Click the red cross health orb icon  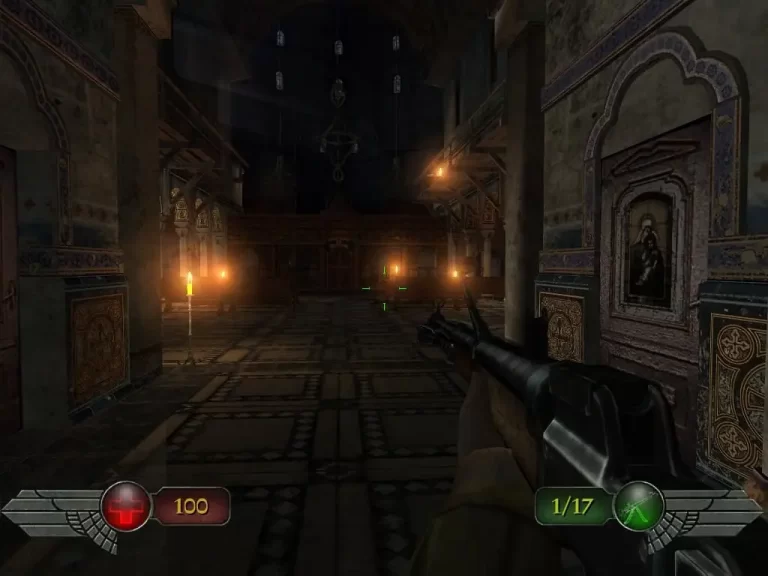tap(126, 506)
